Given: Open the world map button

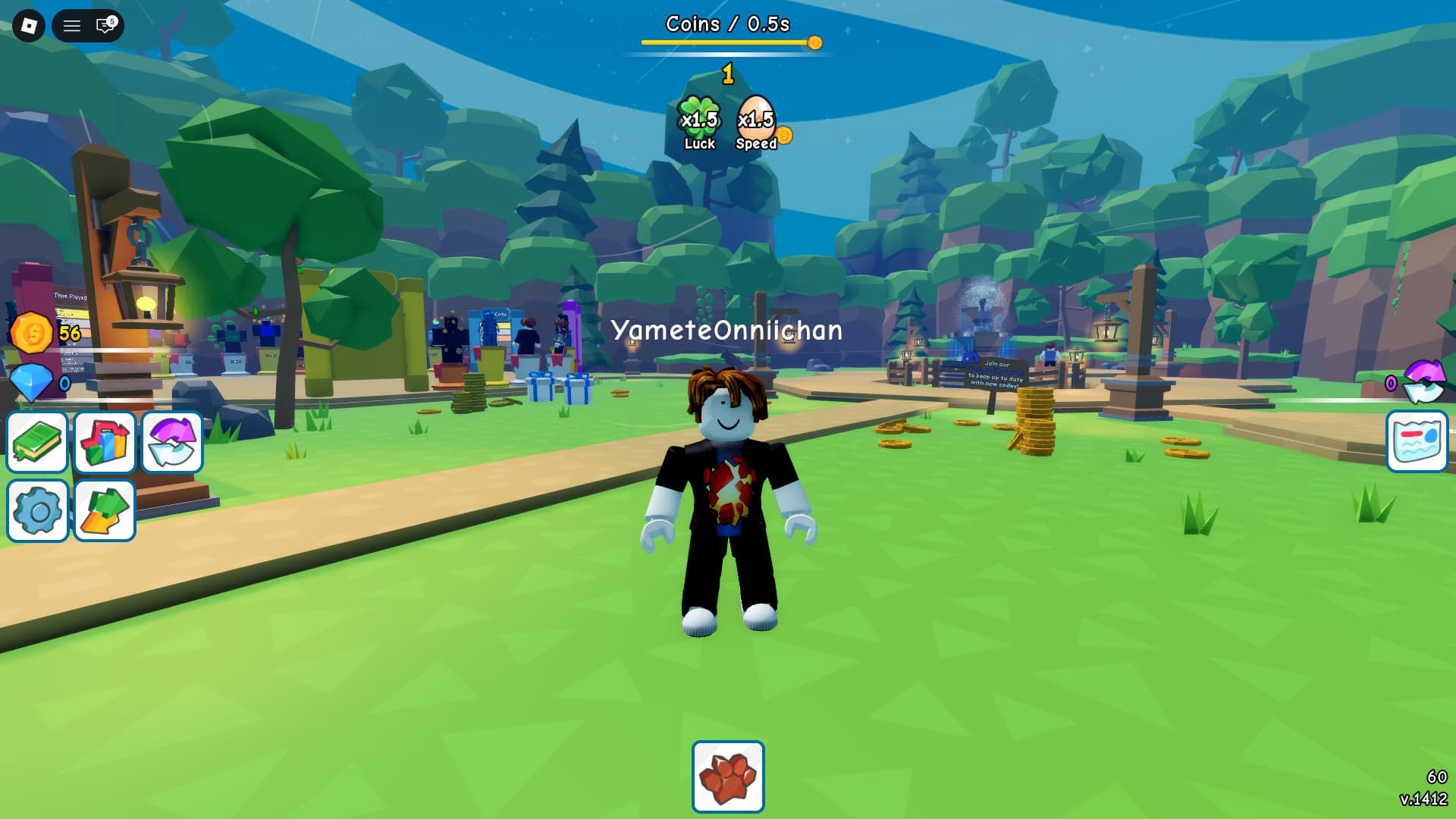Looking at the screenshot, I should pos(1417,441).
